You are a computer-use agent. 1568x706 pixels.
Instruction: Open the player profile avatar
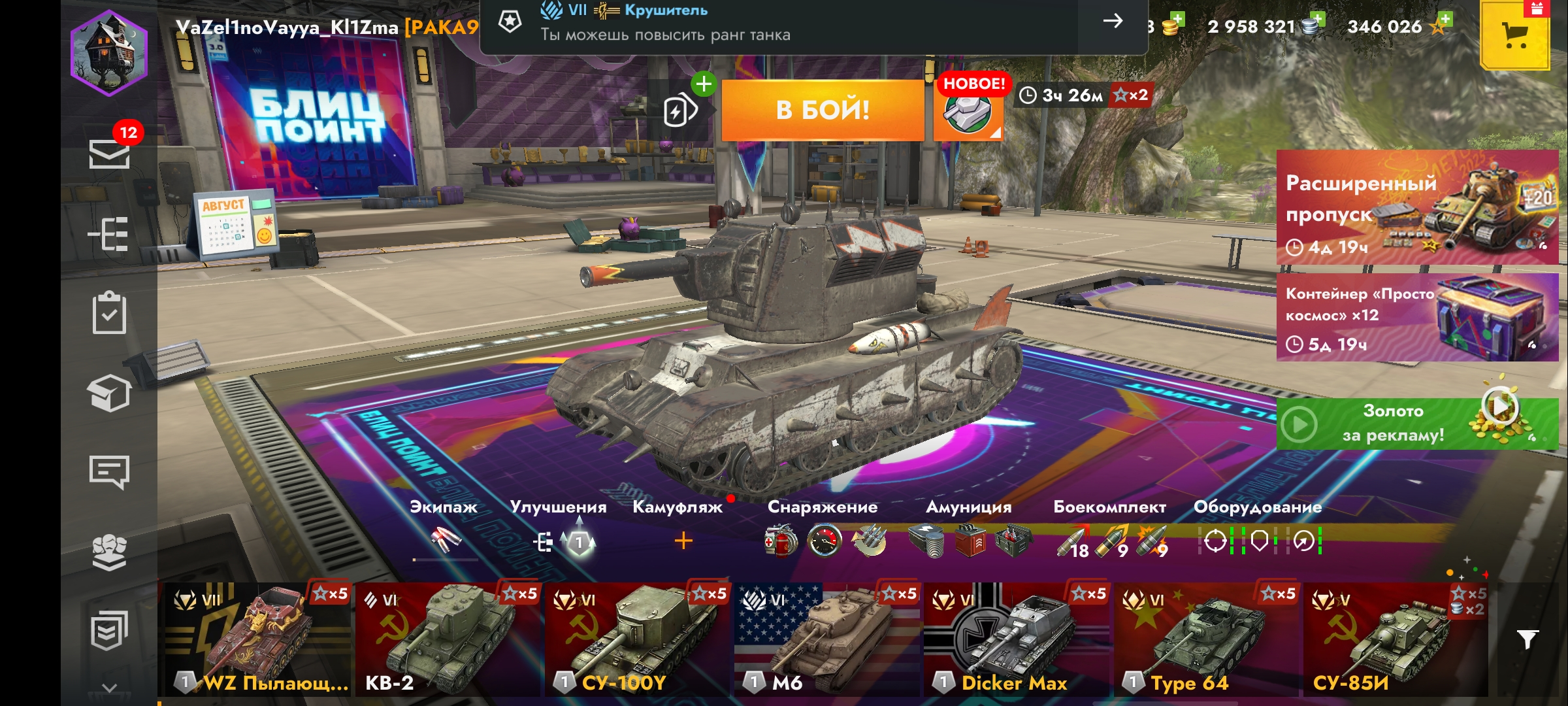click(x=109, y=54)
